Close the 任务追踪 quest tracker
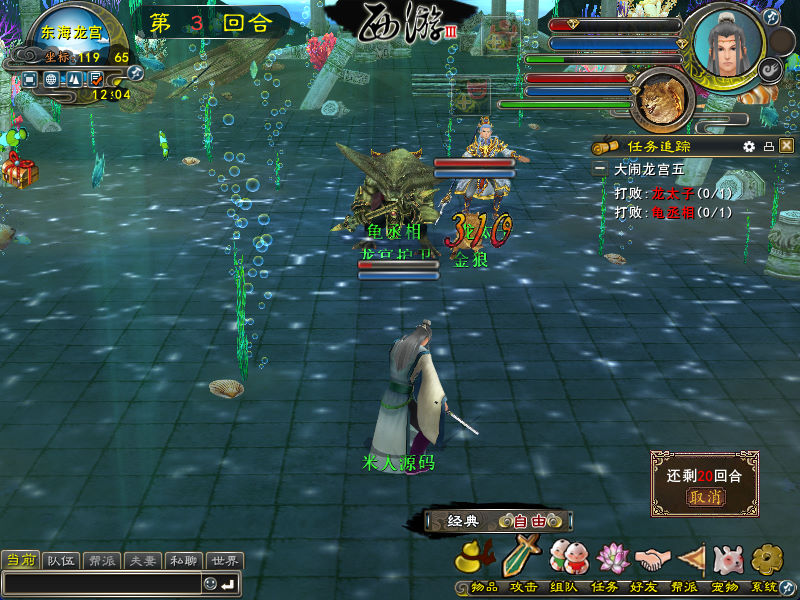Image resolution: width=800 pixels, height=600 pixels. [x=787, y=146]
